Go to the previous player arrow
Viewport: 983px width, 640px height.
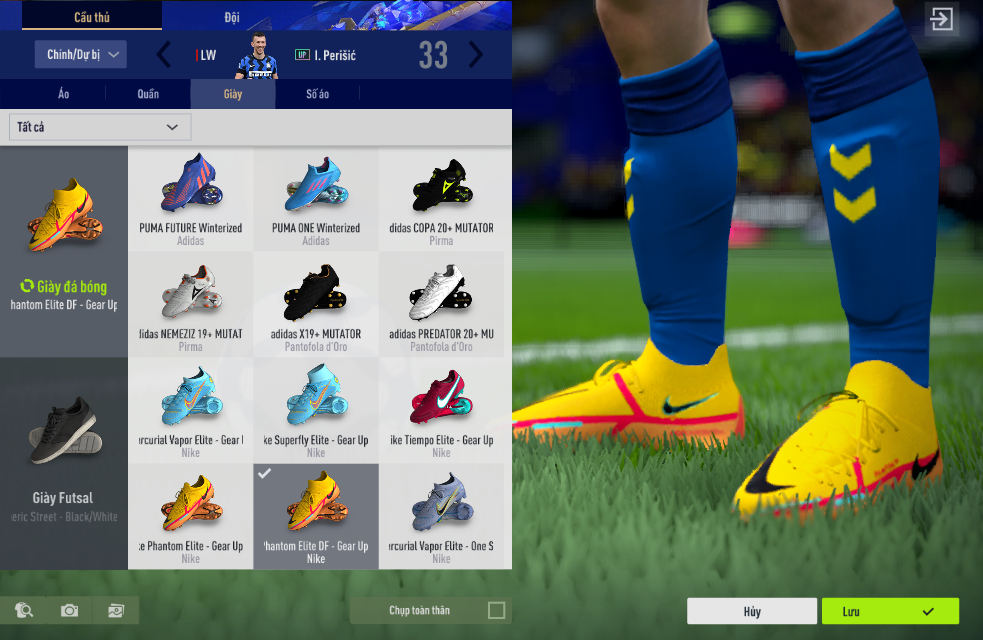tap(164, 55)
